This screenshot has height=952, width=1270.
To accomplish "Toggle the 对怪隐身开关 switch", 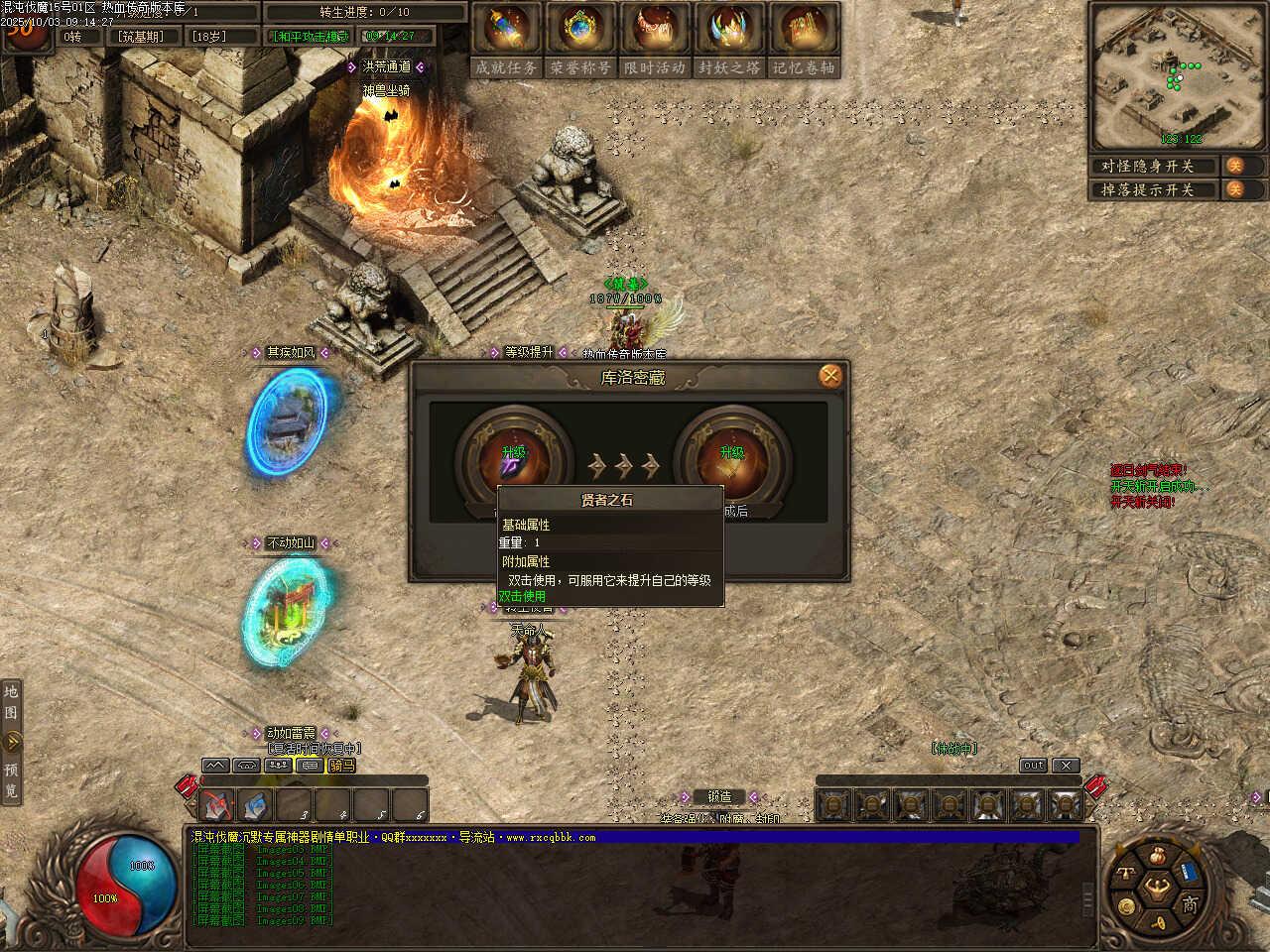I will tap(1235, 166).
